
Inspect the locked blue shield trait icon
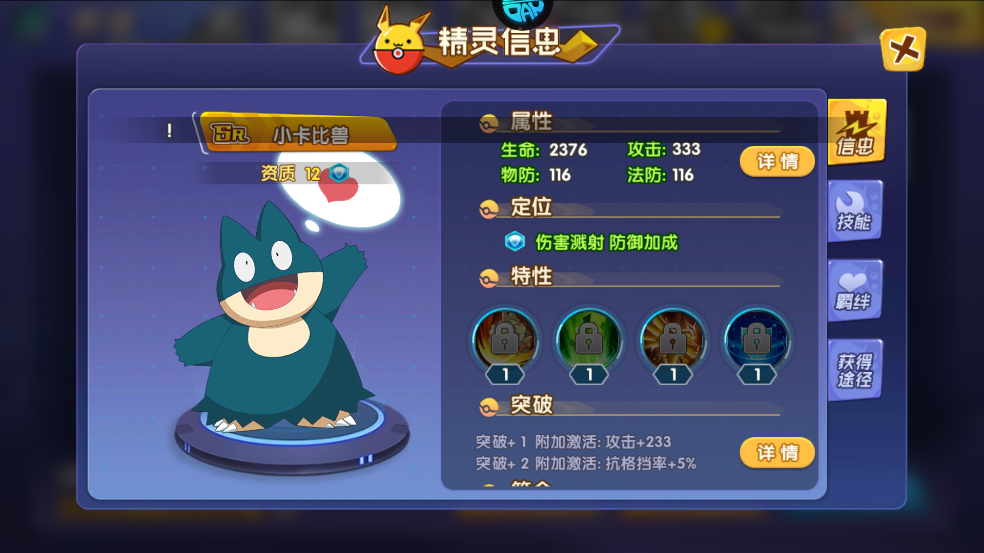757,340
